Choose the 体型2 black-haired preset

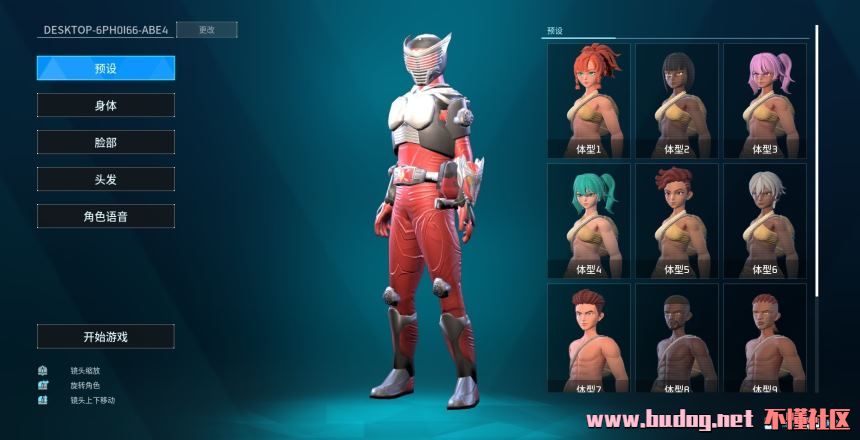click(x=677, y=100)
